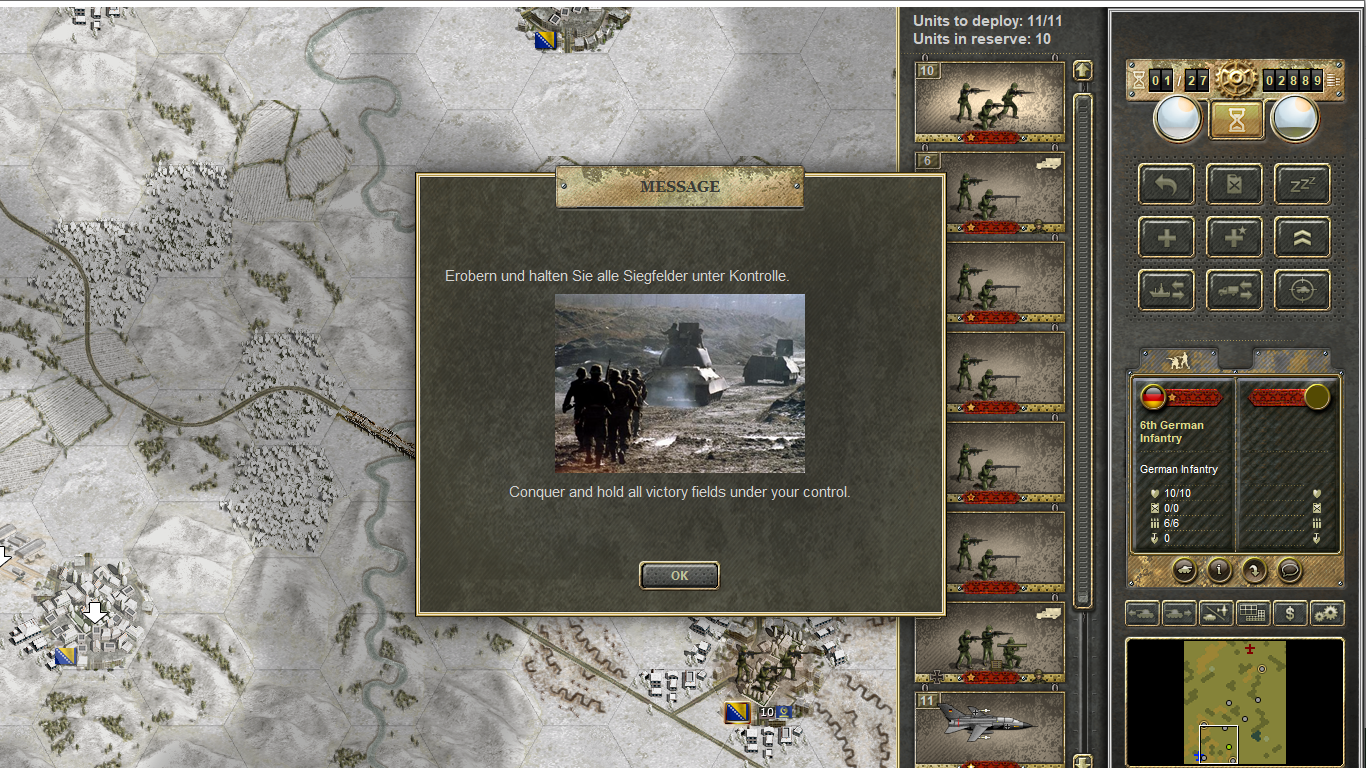Click the fuel canister resupply button
1366x768 pixels.
point(1234,184)
